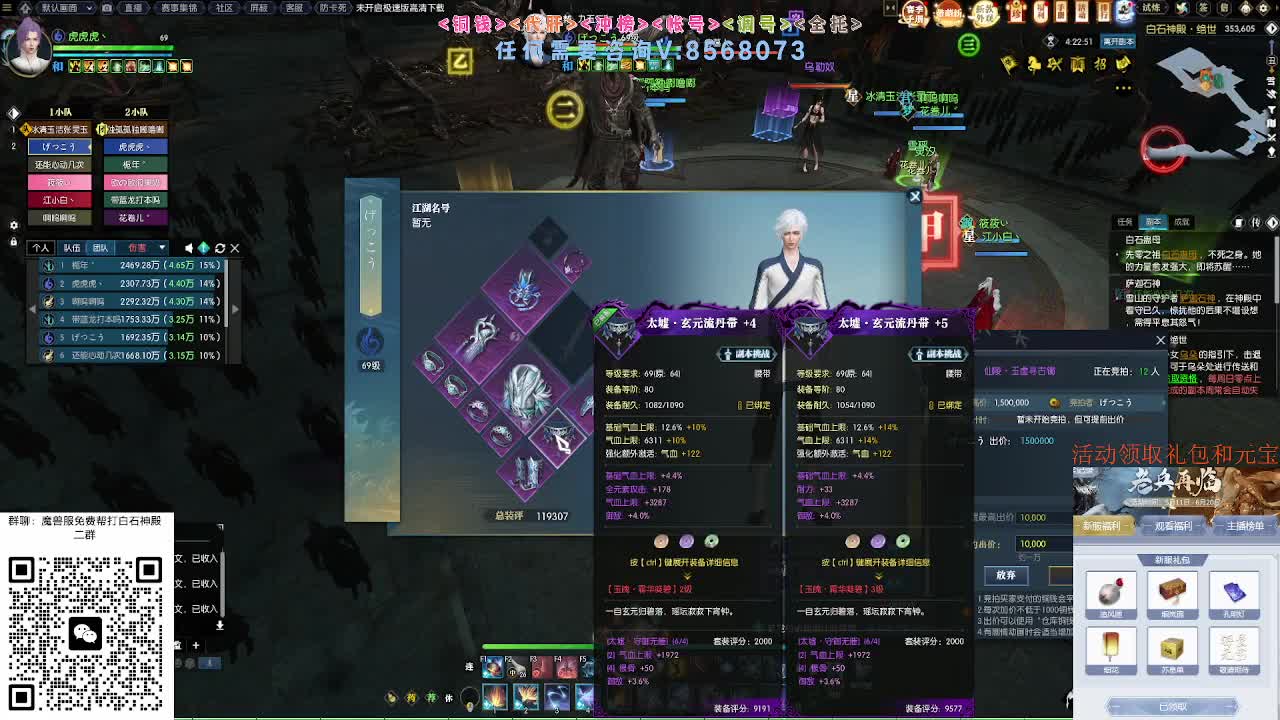Click the 苏息单 gift item icon
Image resolution: width=1280 pixels, height=720 pixels.
[1170, 647]
